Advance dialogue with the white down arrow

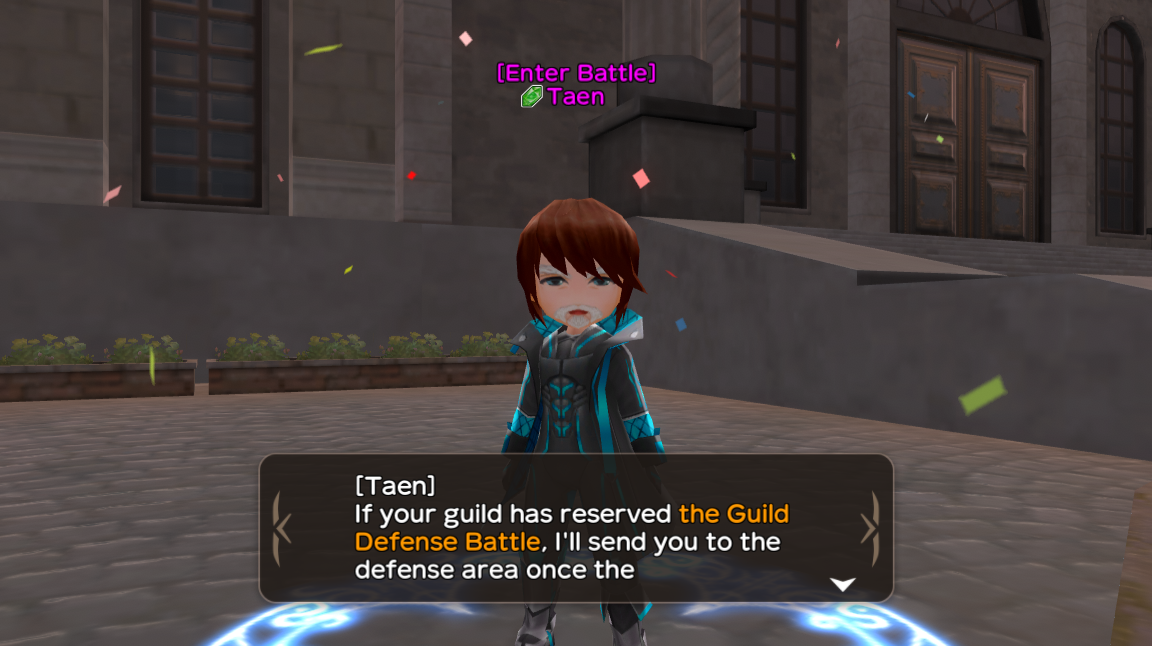tap(843, 585)
